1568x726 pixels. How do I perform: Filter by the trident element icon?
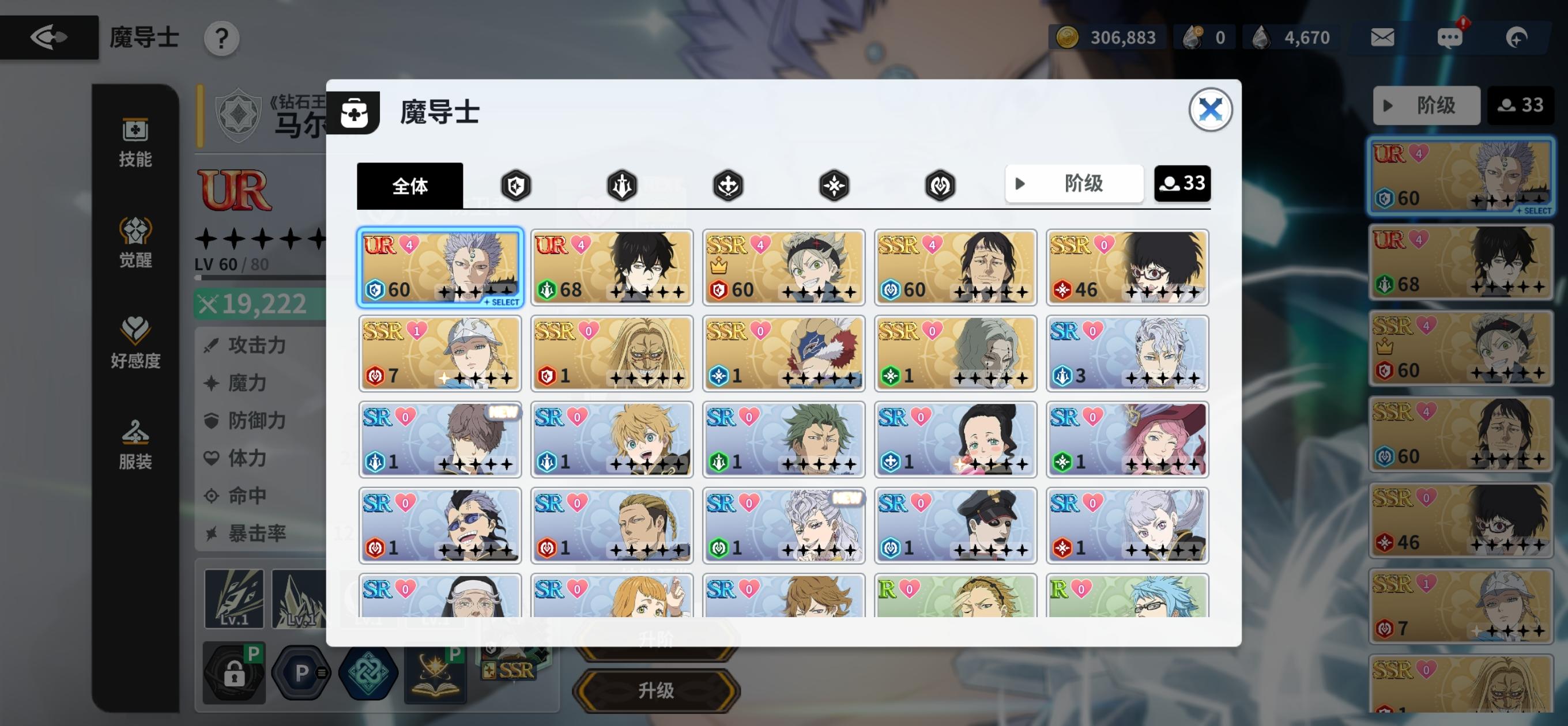tap(623, 186)
